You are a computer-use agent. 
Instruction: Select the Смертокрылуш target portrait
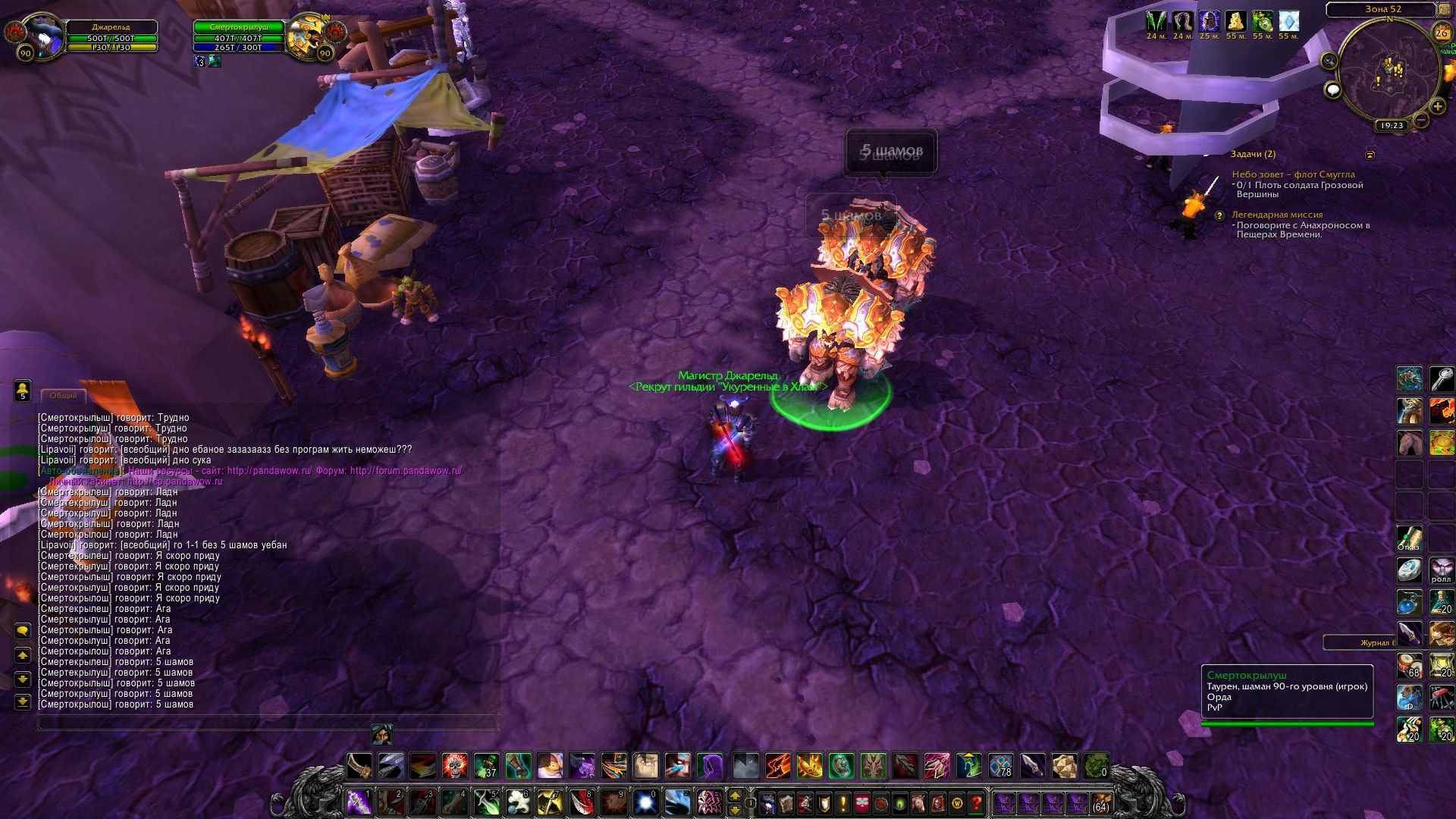coord(308,34)
